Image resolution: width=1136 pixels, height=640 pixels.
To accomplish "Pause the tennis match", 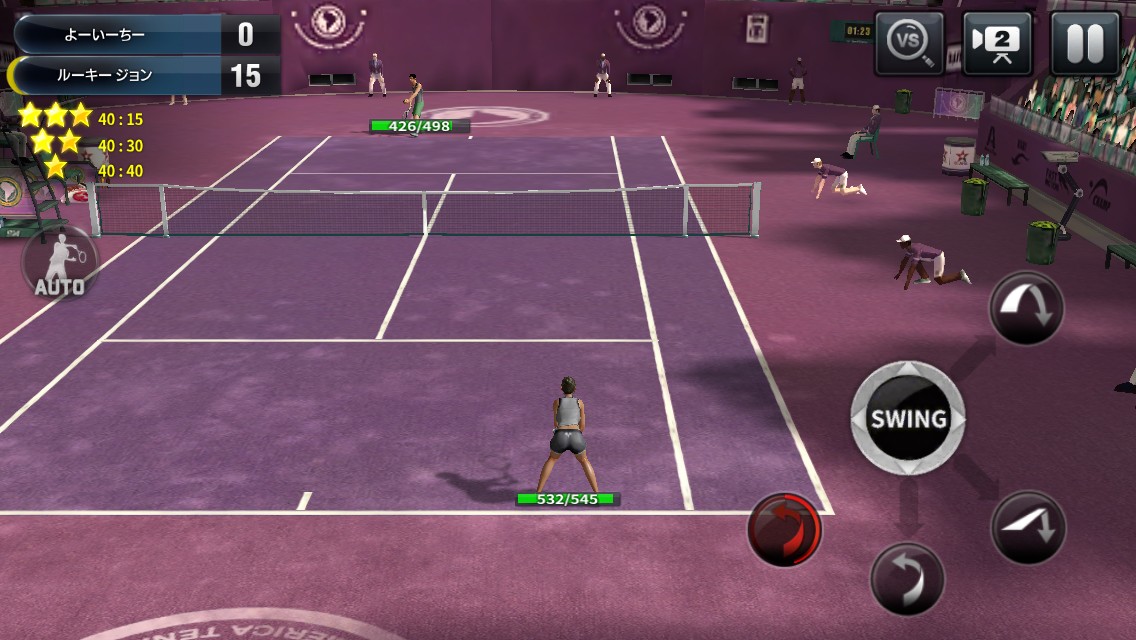I will tap(1084, 43).
